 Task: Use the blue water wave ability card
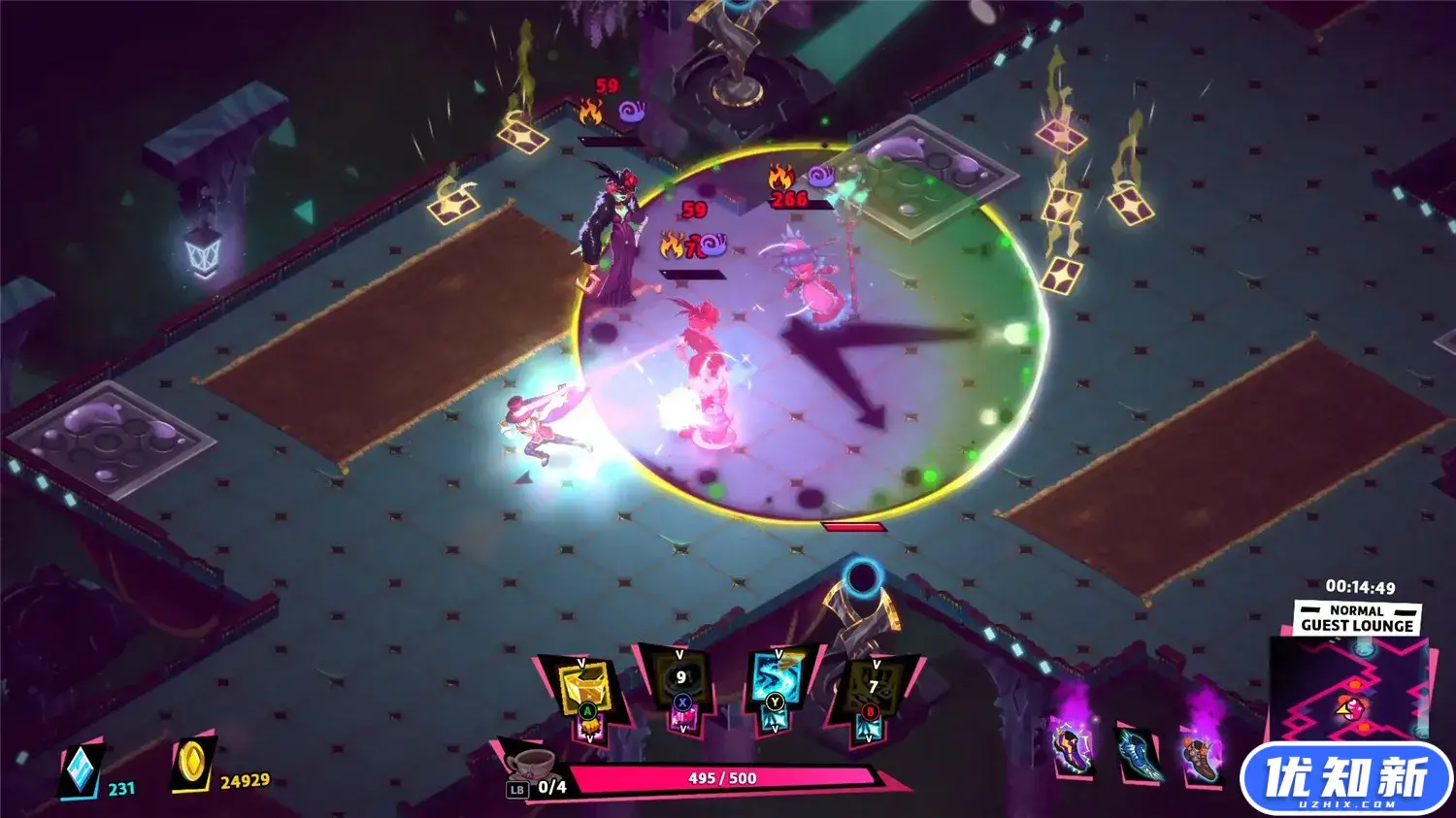tap(776, 679)
